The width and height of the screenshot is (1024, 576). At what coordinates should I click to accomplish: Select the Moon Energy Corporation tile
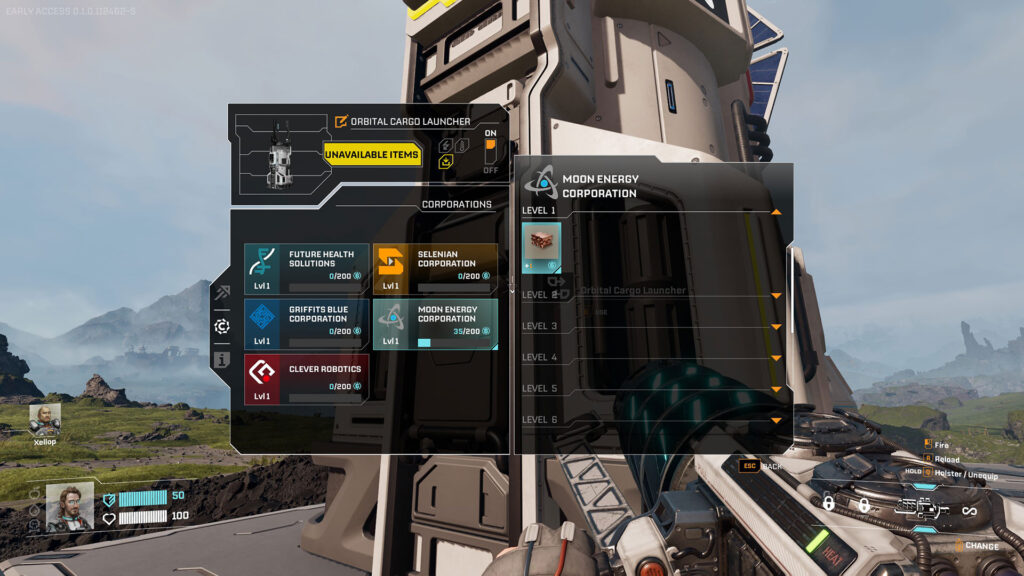click(435, 323)
